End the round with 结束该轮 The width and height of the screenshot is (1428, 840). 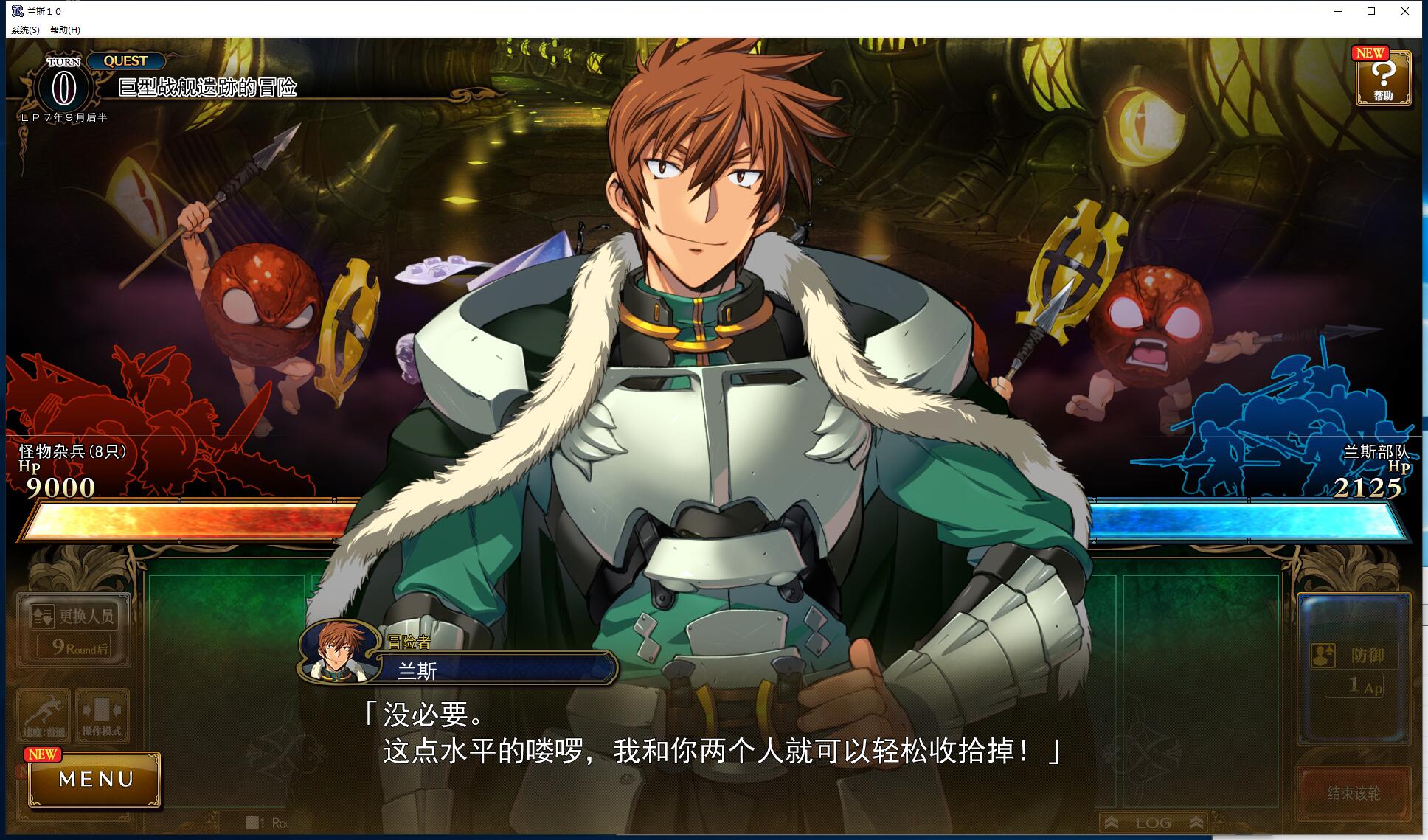pos(1354,794)
